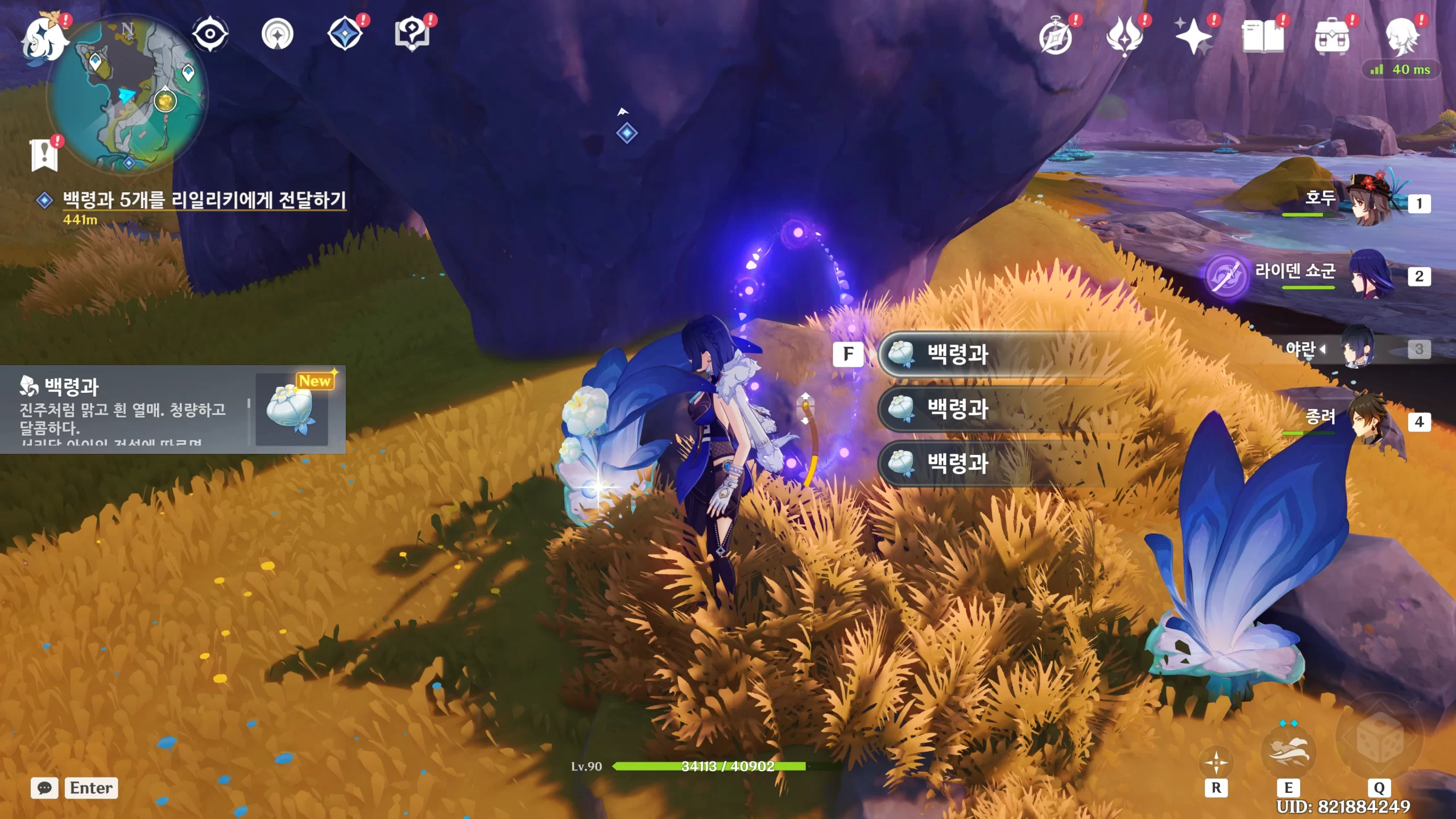Open the inventory backpack
The height and width of the screenshot is (819, 1456).
pyautogui.click(x=1331, y=36)
